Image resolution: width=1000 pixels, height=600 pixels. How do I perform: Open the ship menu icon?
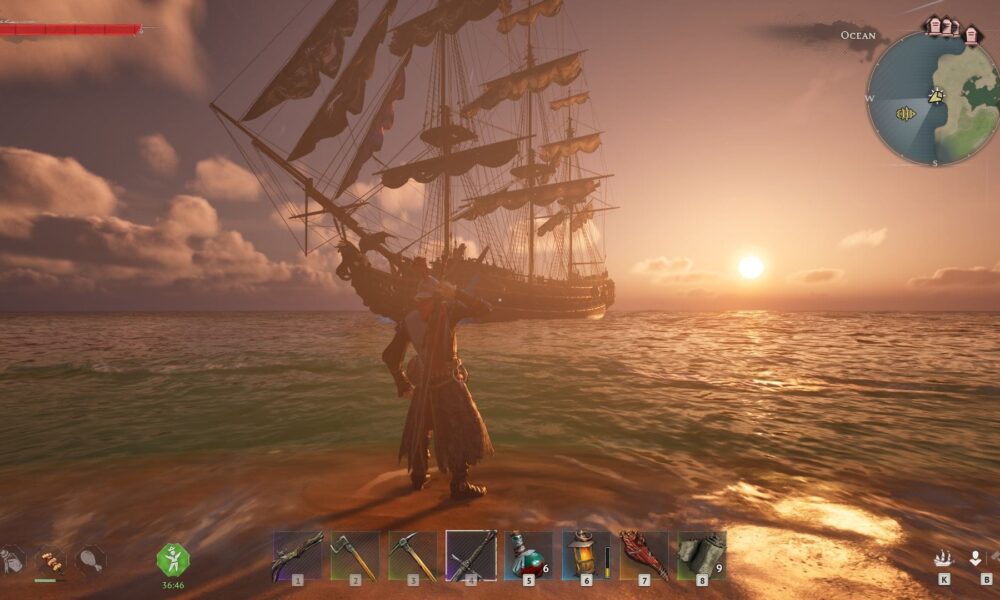943,558
